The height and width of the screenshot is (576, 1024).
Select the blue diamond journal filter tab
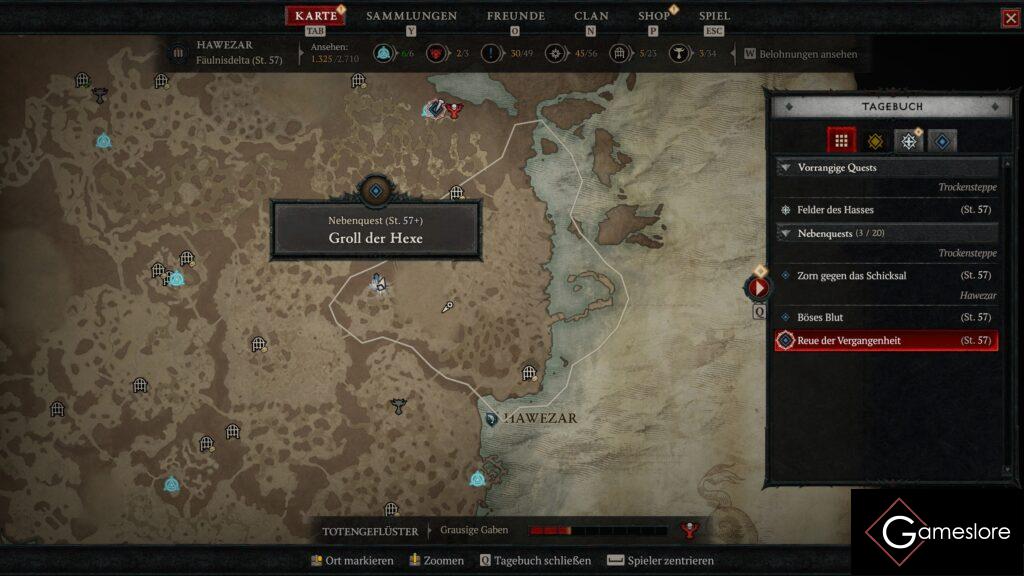(x=942, y=141)
